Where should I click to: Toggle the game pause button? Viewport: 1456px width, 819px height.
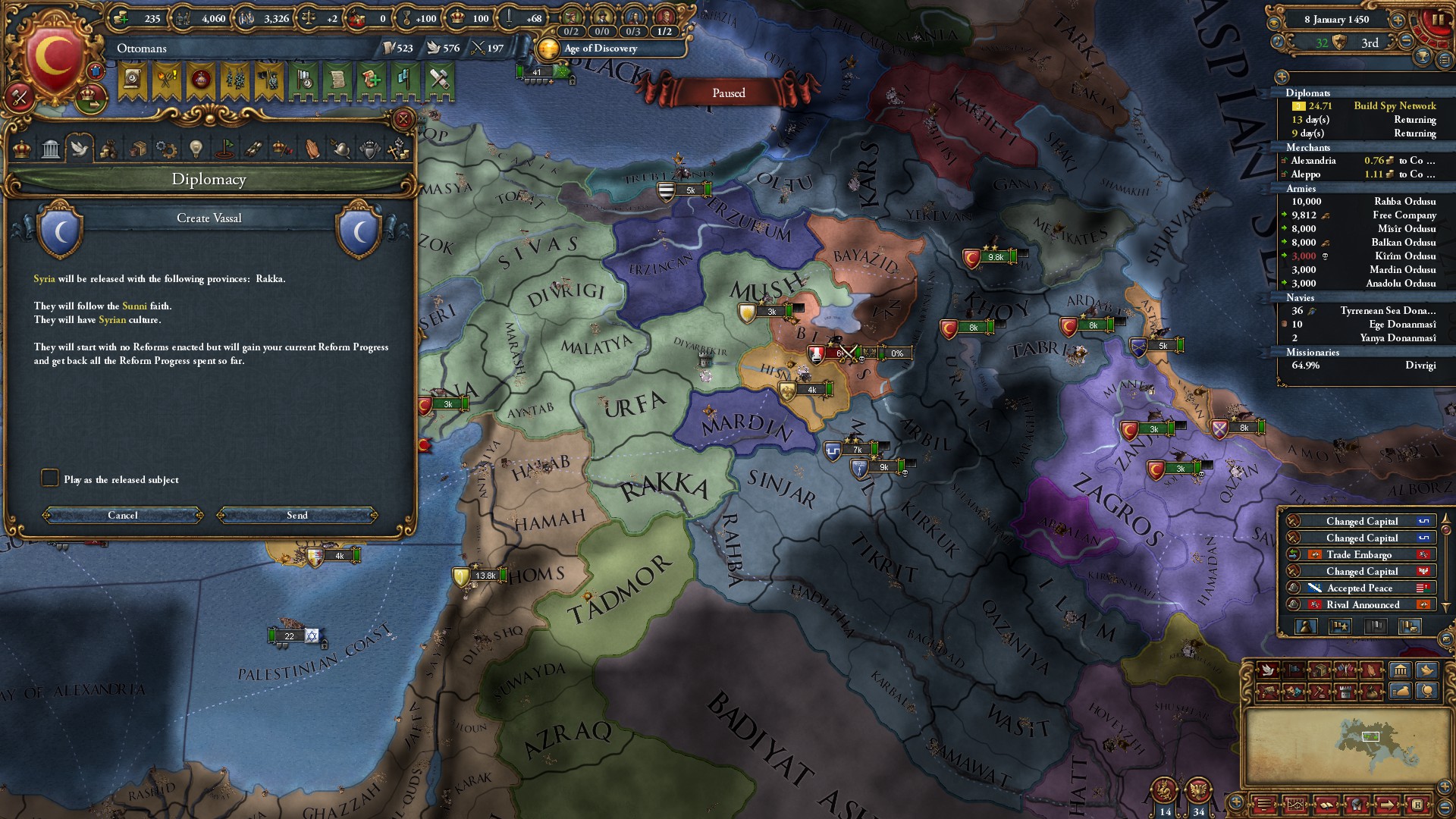pos(1437,20)
